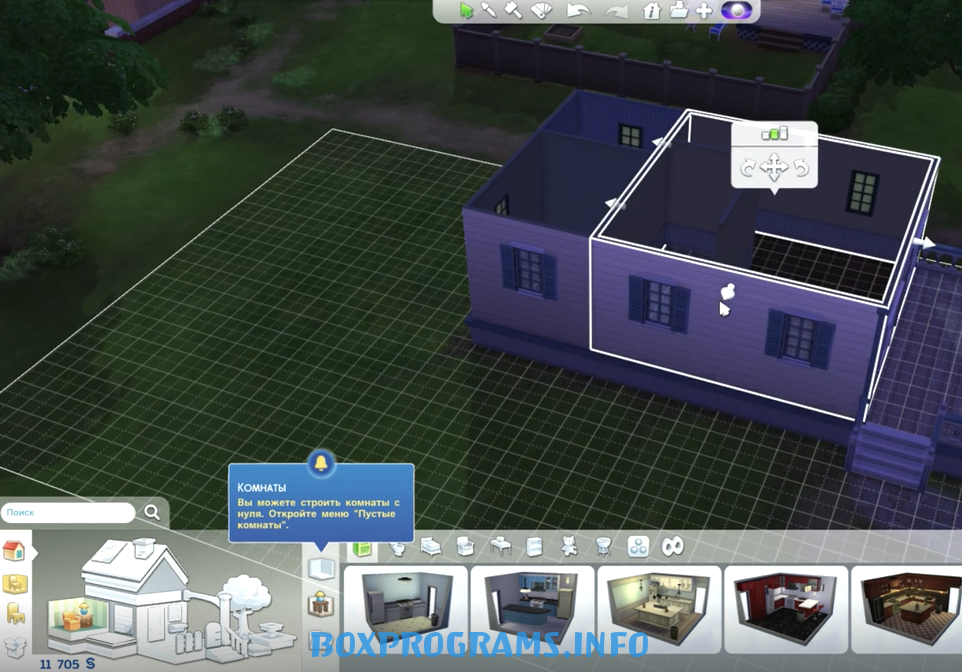The image size is (962, 672).
Task: Switch to the red-roof house build tab
Action: point(14,551)
